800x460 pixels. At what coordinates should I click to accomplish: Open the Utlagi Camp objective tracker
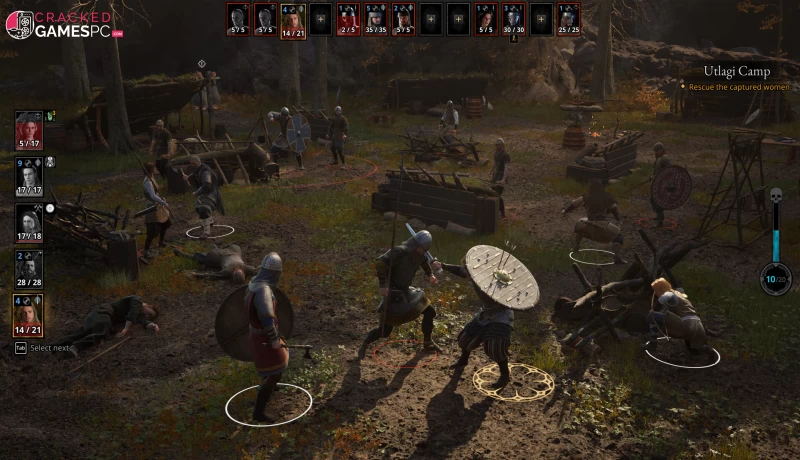point(735,71)
